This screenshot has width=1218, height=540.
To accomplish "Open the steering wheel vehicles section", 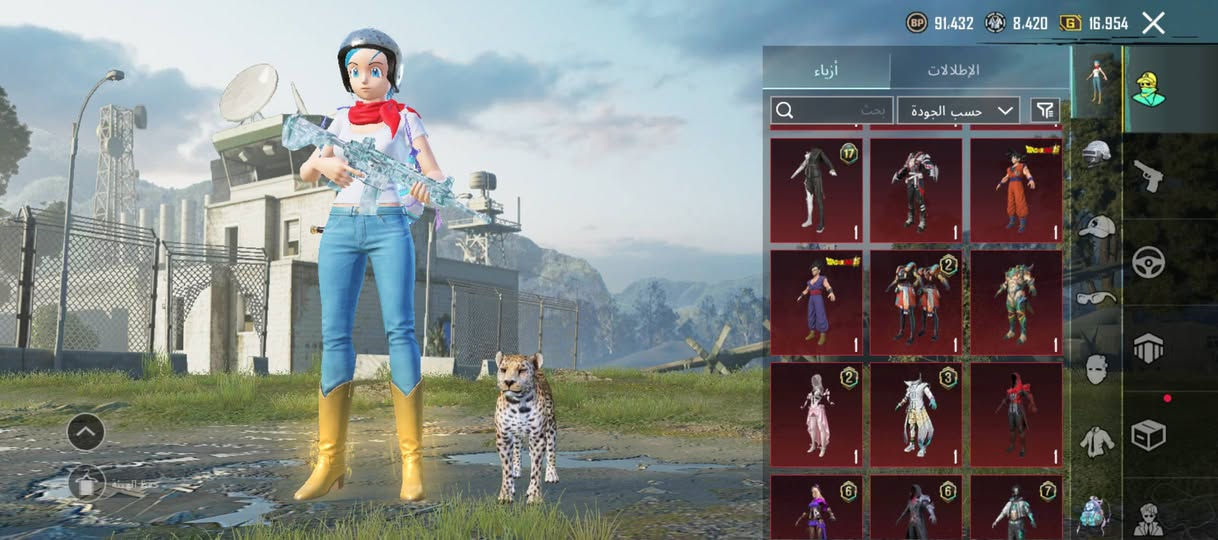I will point(1149,262).
